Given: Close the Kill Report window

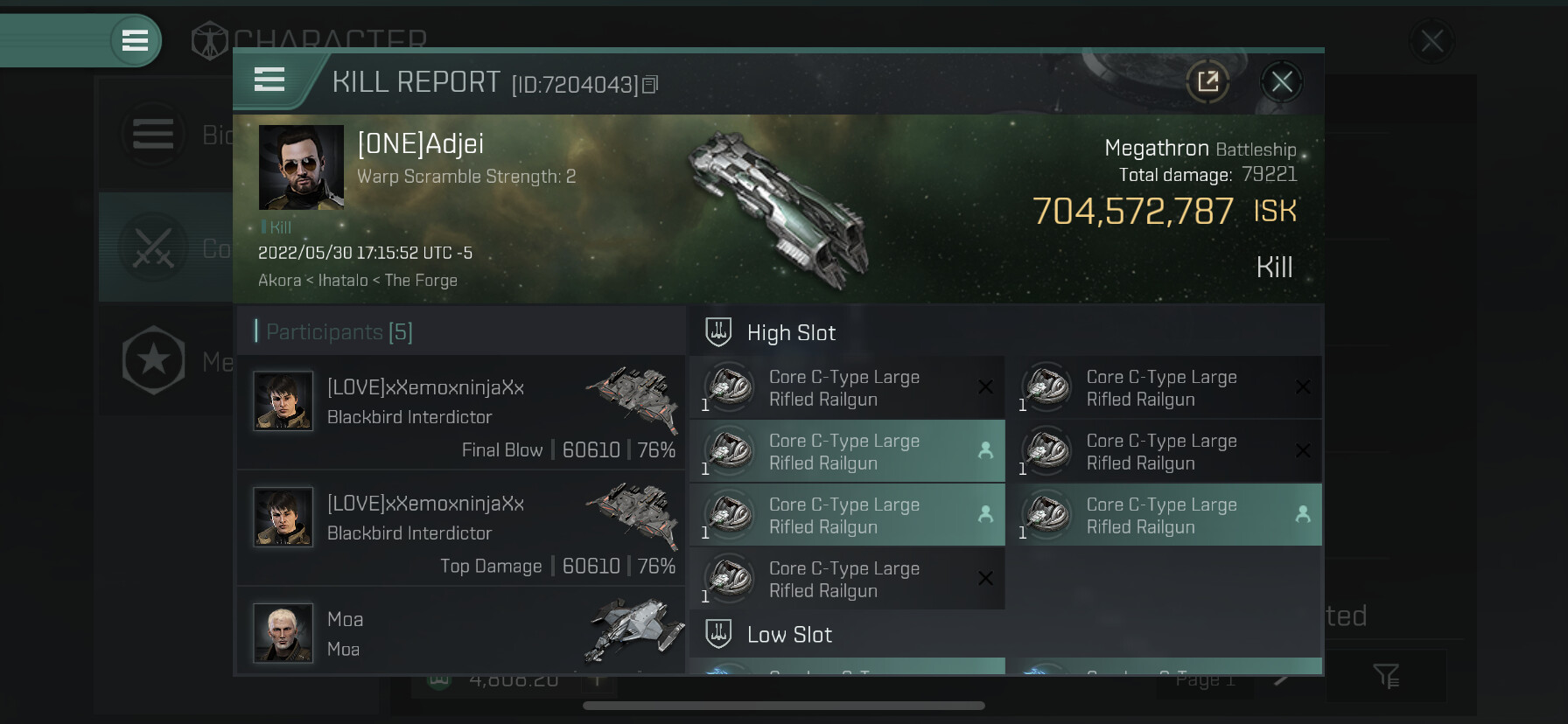Looking at the screenshot, I should pyautogui.click(x=1281, y=82).
